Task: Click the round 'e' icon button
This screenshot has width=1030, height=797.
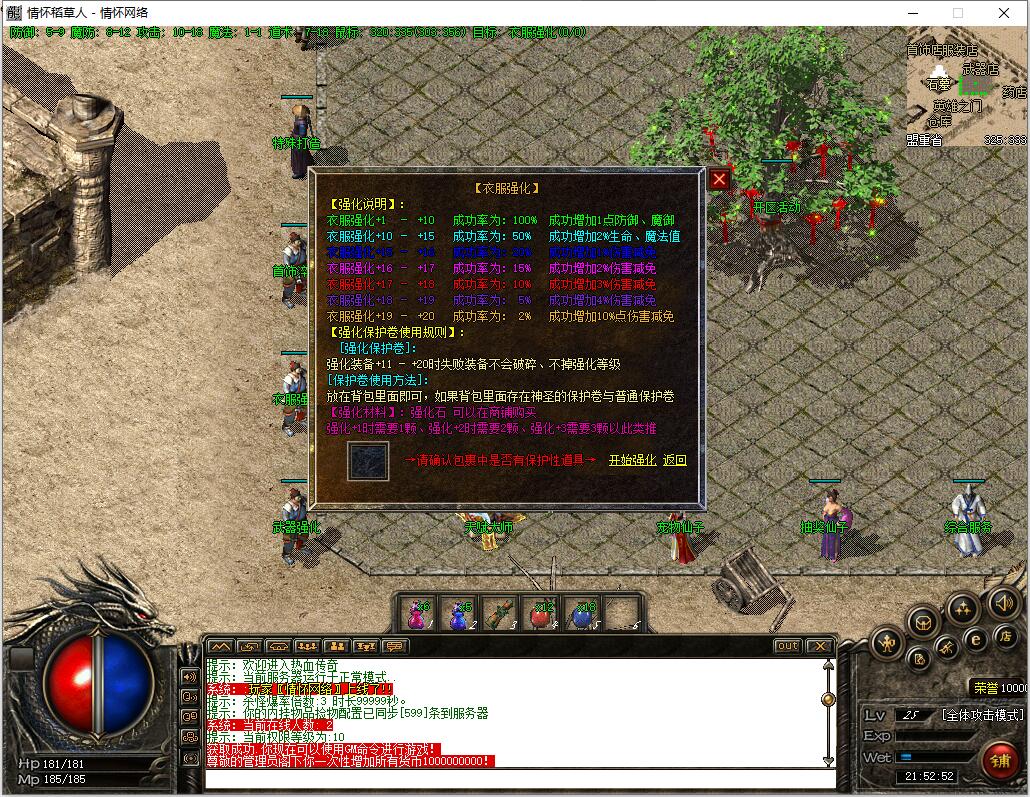Action: point(976,640)
